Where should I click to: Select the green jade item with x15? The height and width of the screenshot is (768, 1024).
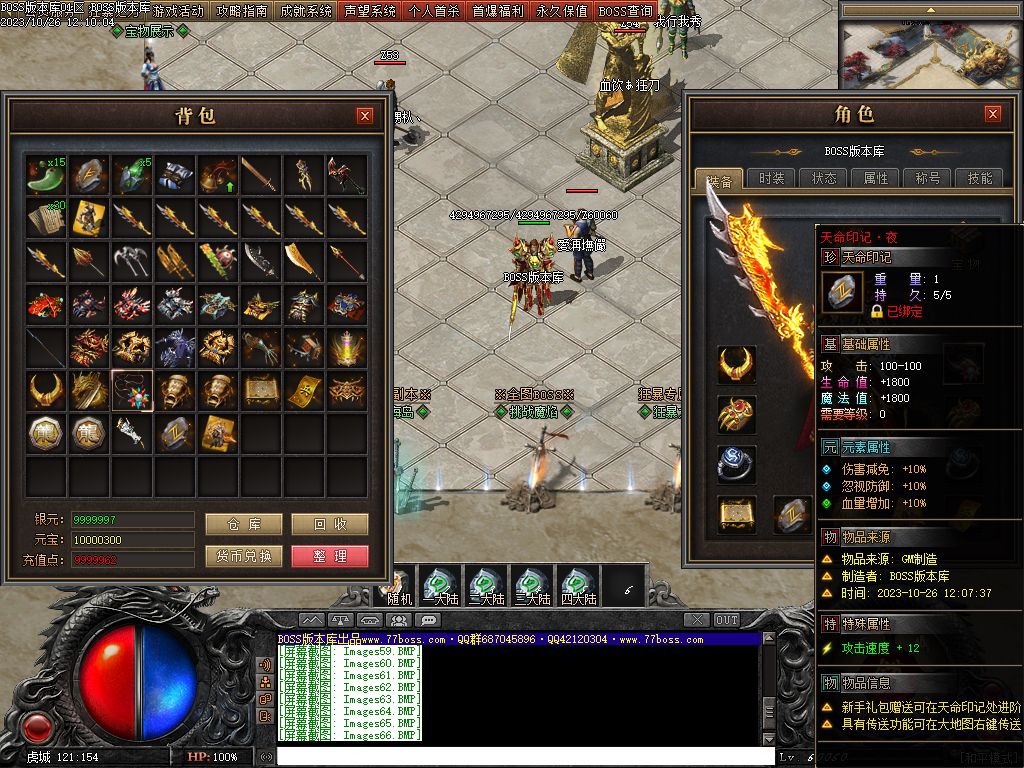[45, 173]
